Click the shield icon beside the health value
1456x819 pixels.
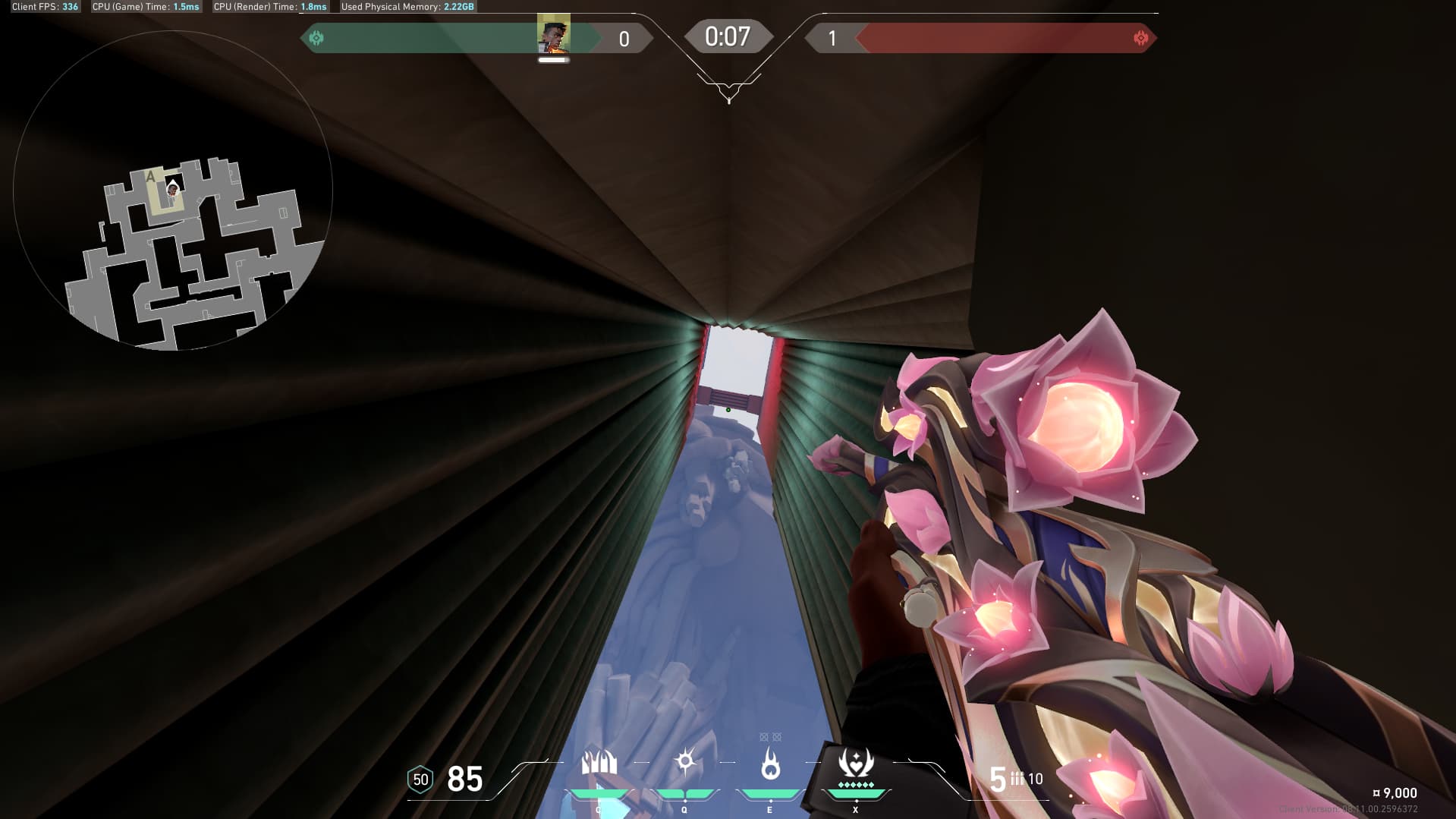420,779
